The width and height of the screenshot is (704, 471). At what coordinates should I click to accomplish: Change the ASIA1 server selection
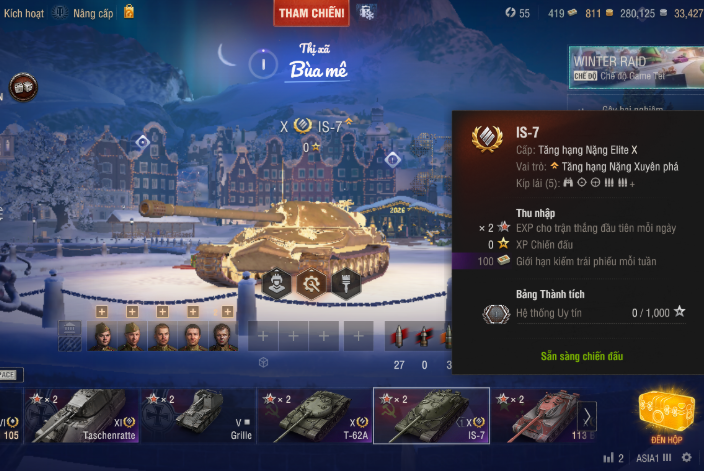[648, 458]
